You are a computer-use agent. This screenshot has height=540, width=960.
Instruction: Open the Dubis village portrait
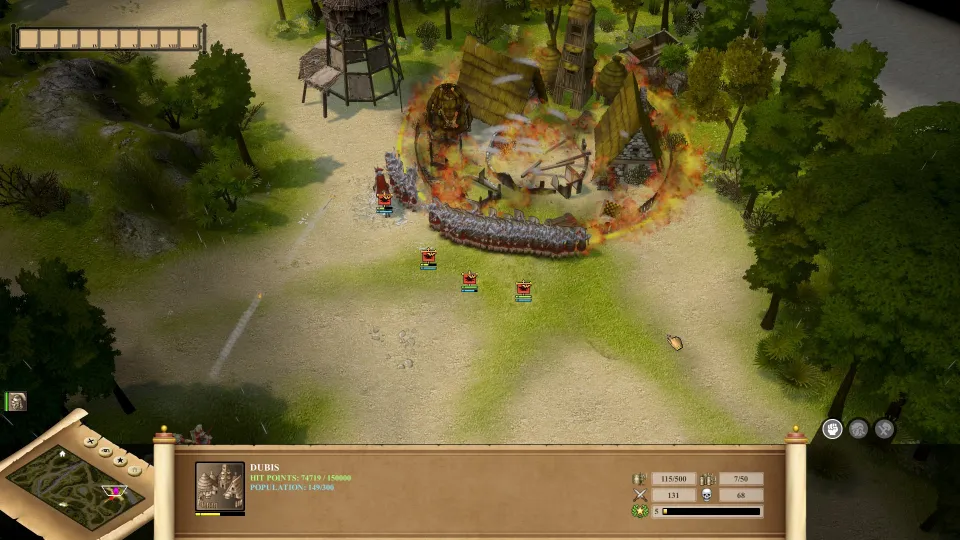tap(219, 487)
